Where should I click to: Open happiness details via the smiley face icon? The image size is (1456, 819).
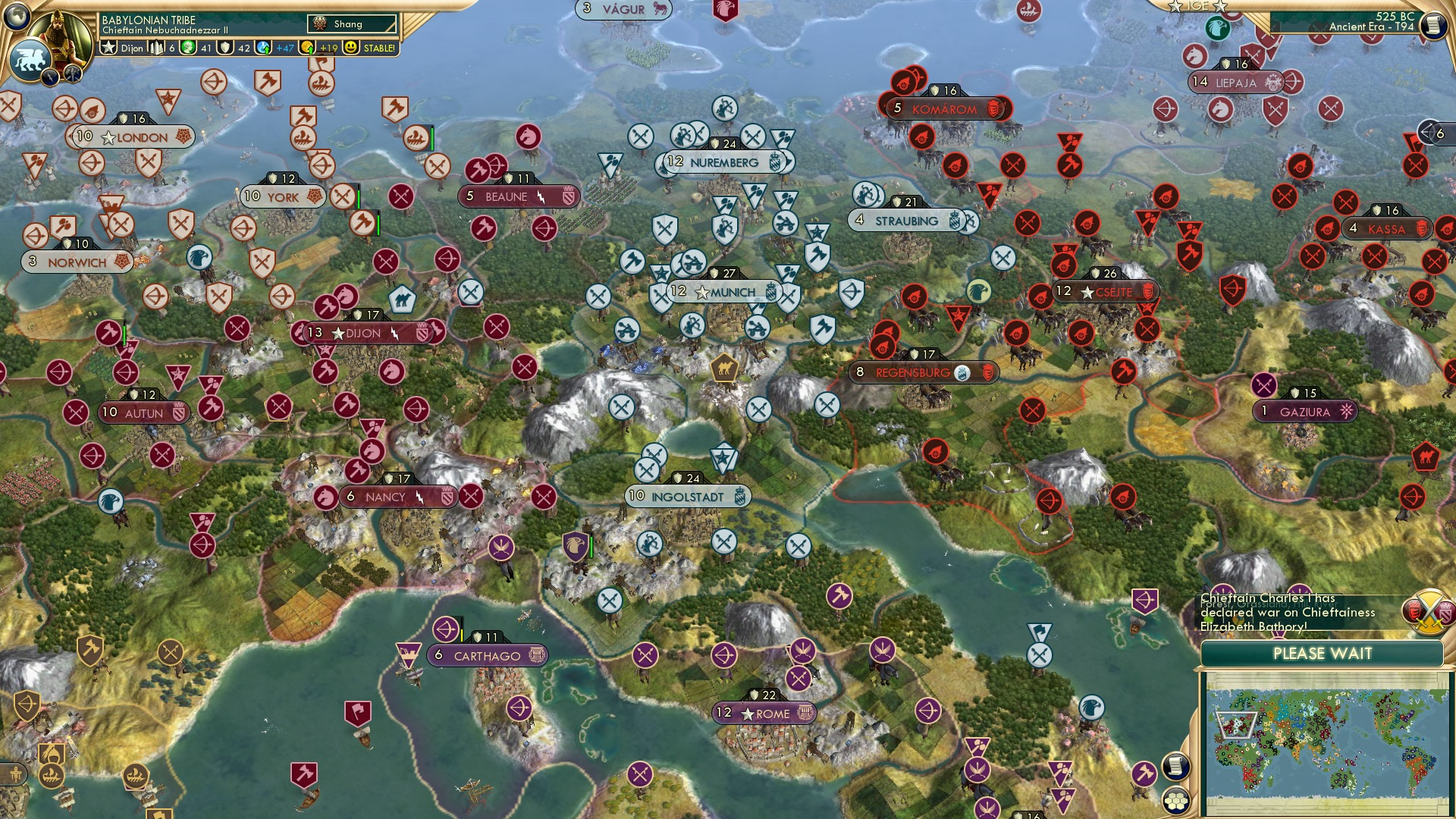[350, 48]
